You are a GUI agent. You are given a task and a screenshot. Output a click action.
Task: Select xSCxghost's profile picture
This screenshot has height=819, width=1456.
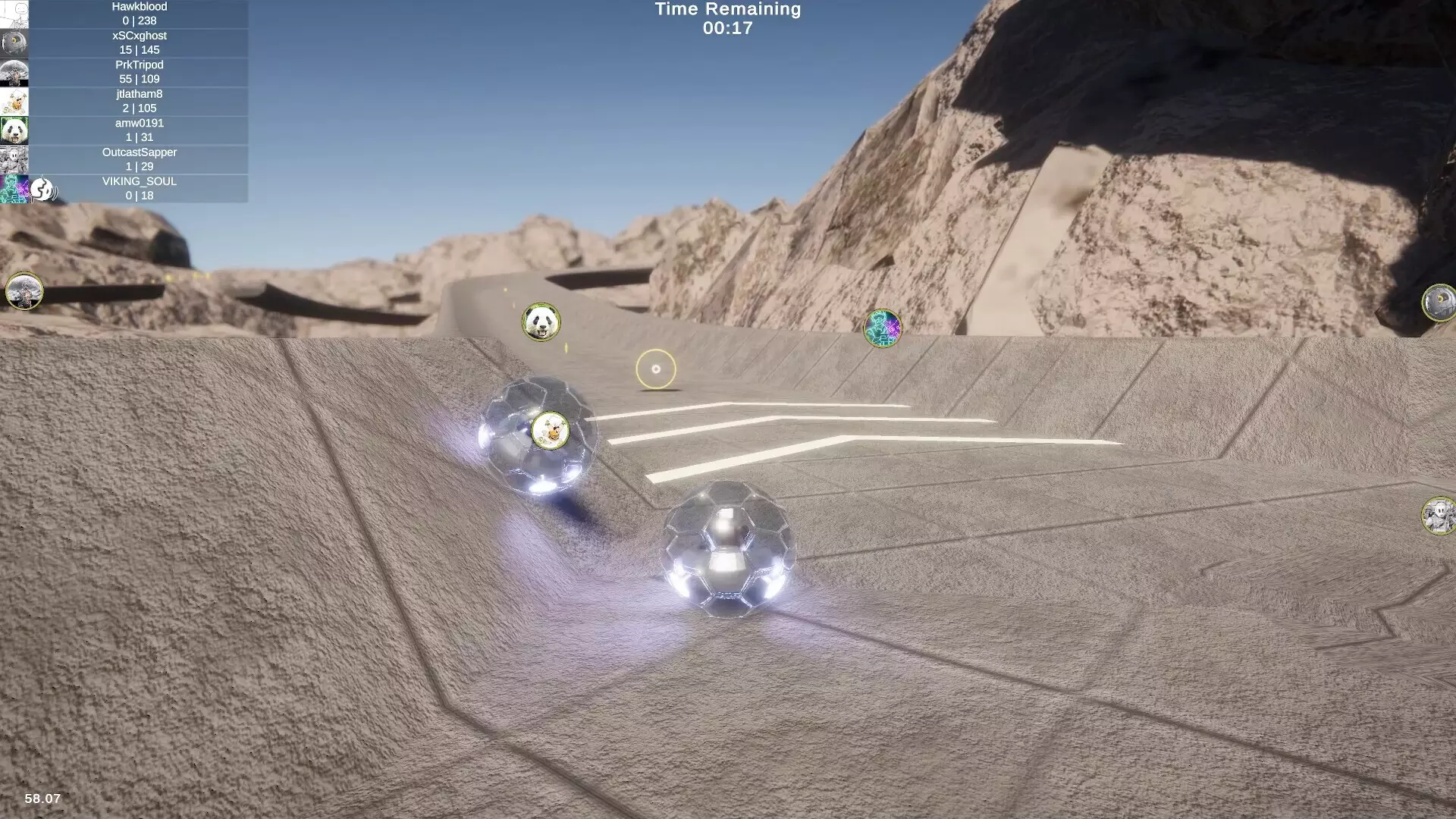pyautogui.click(x=14, y=43)
